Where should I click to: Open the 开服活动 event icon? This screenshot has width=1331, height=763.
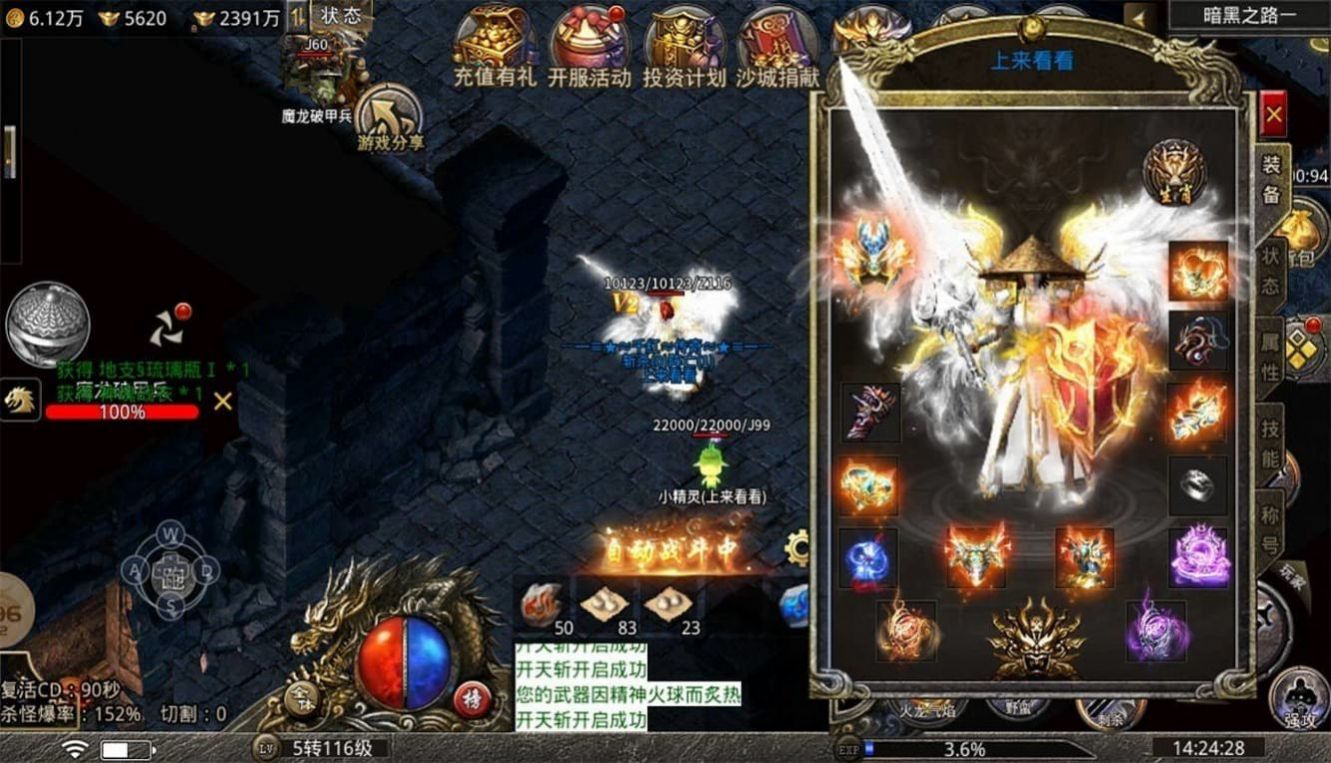coord(590,46)
